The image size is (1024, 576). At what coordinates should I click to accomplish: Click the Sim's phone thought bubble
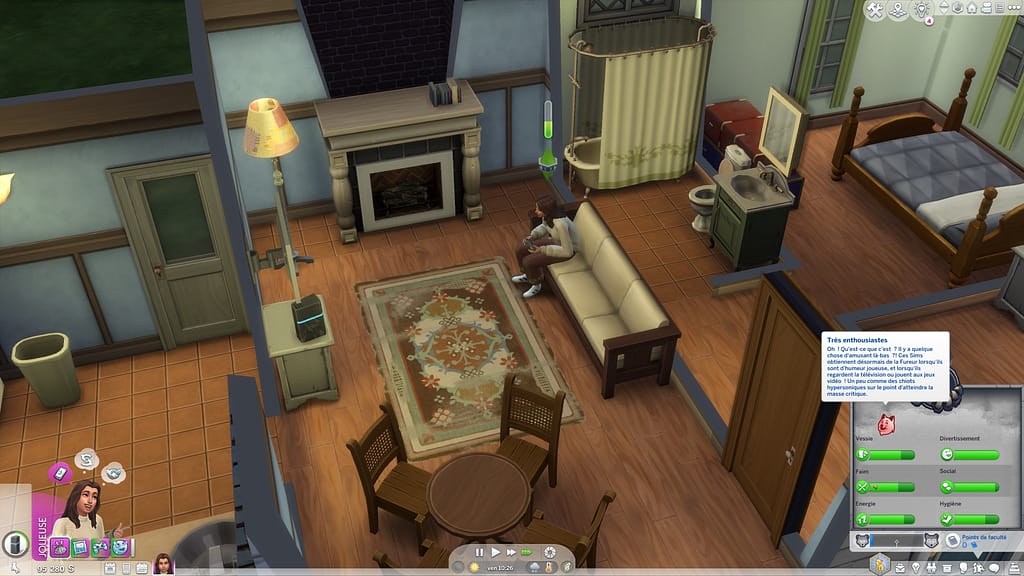click(60, 471)
